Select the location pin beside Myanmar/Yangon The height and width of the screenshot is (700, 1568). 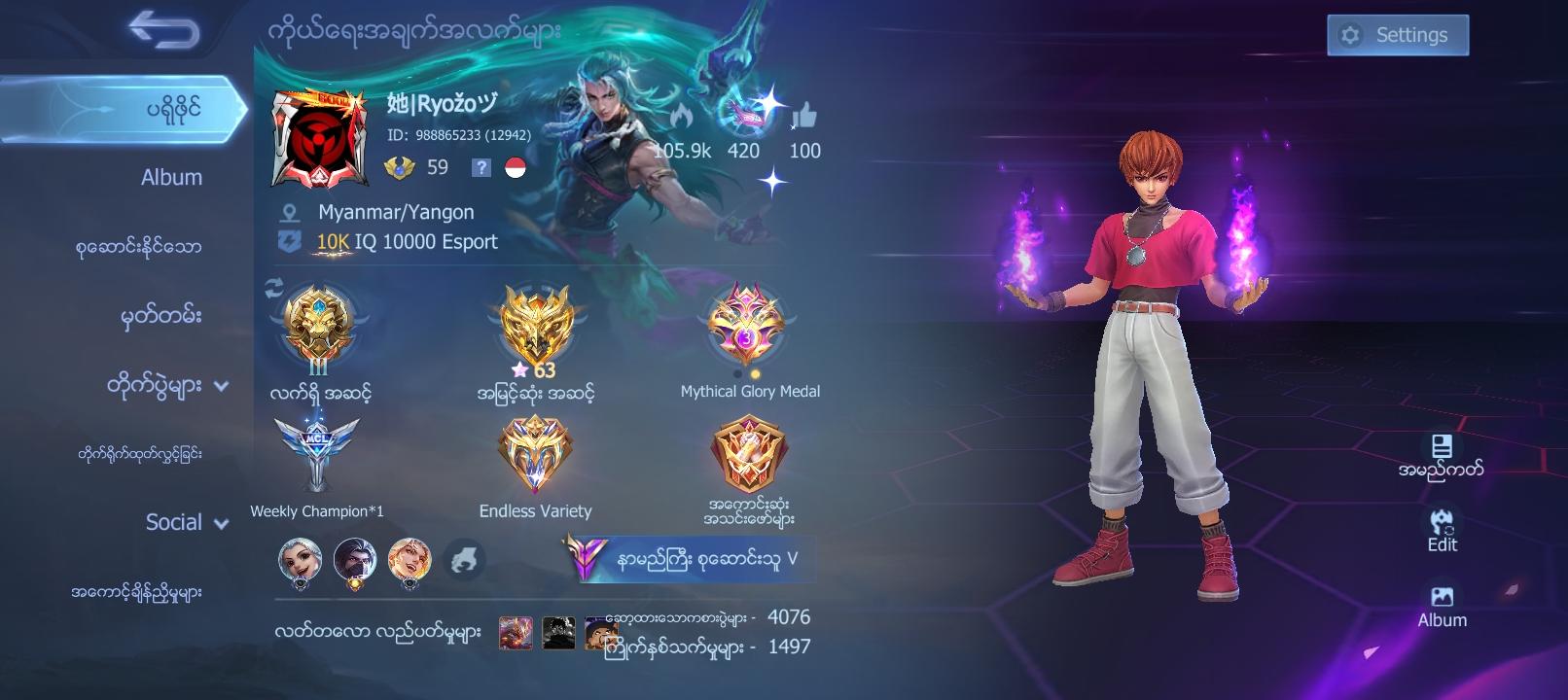pyautogui.click(x=287, y=211)
